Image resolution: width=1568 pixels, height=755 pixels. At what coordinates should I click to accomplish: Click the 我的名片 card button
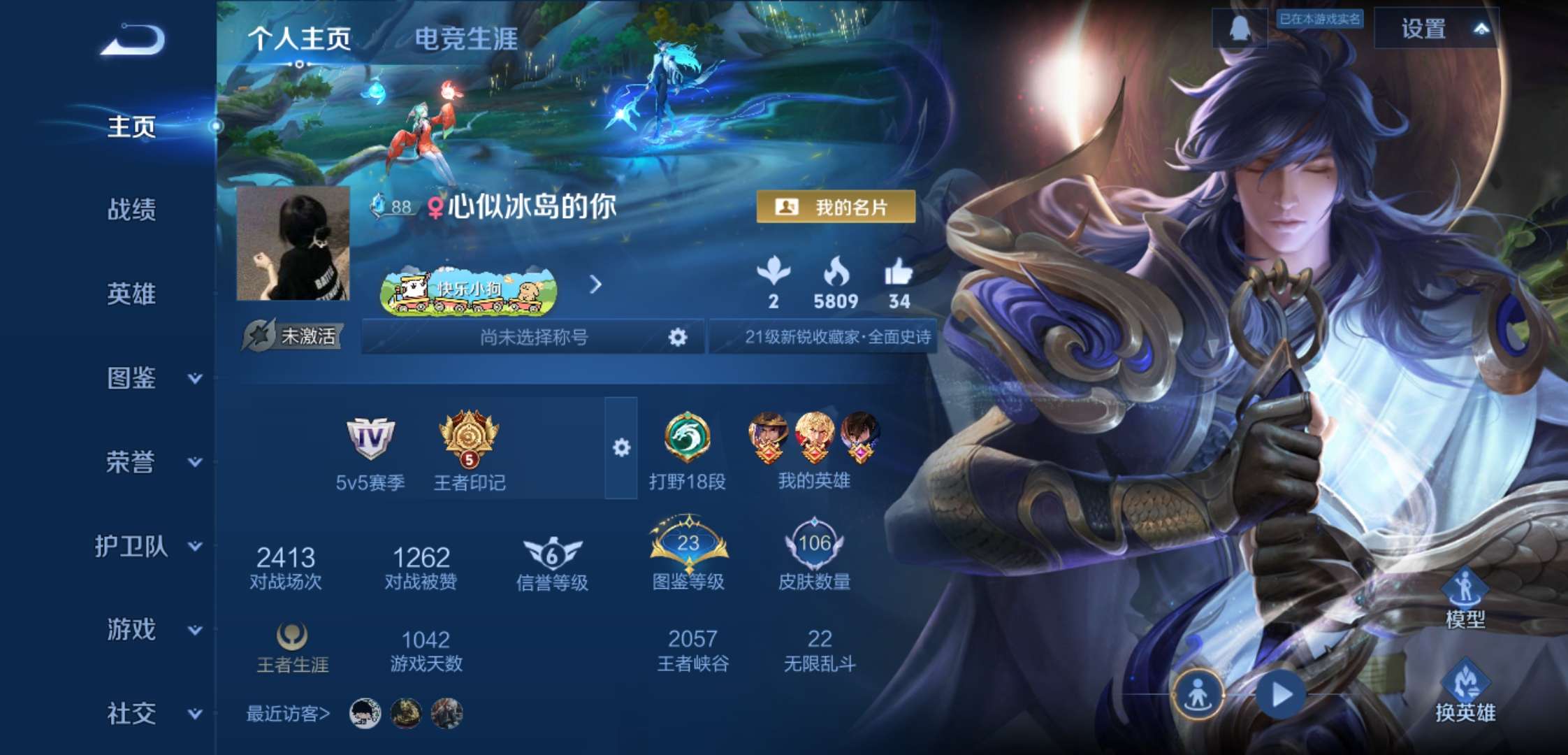tap(836, 206)
